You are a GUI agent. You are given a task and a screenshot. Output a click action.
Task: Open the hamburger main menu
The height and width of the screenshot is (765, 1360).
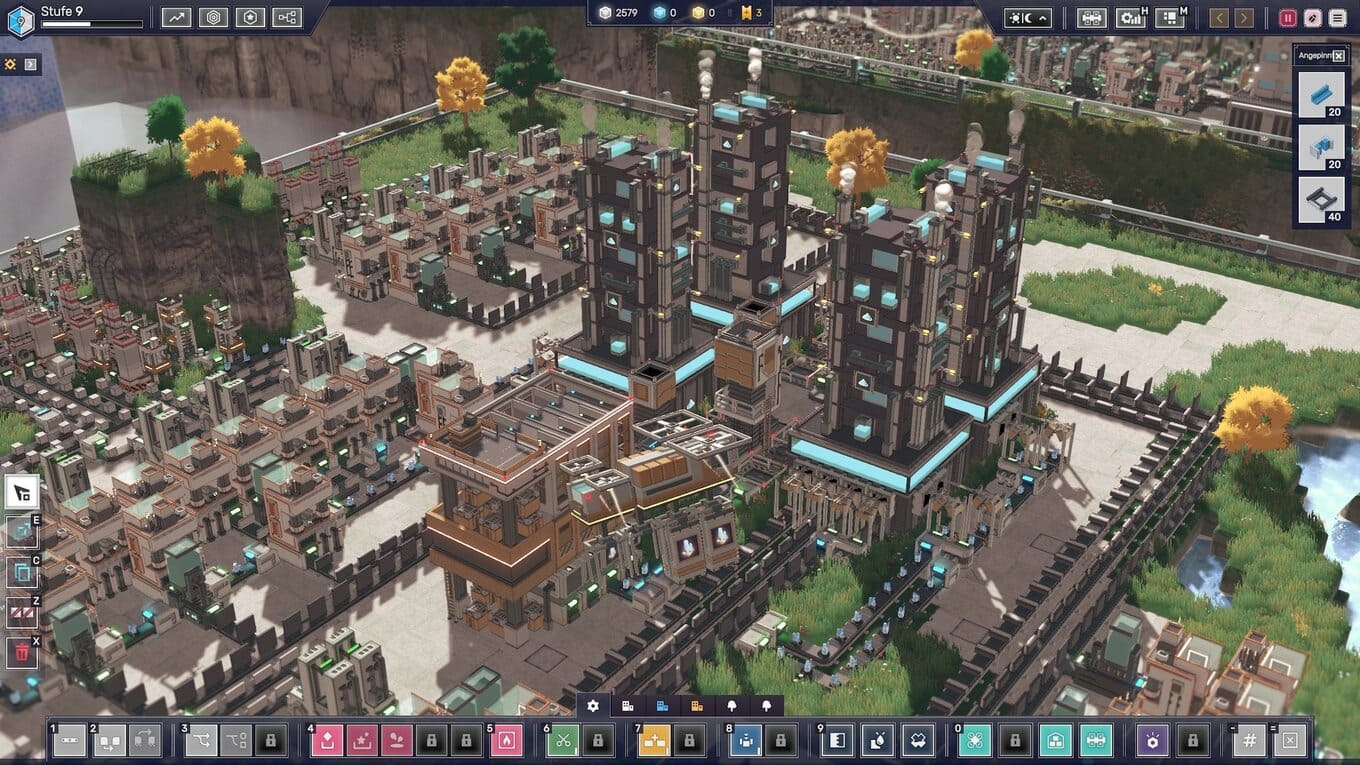(1337, 17)
